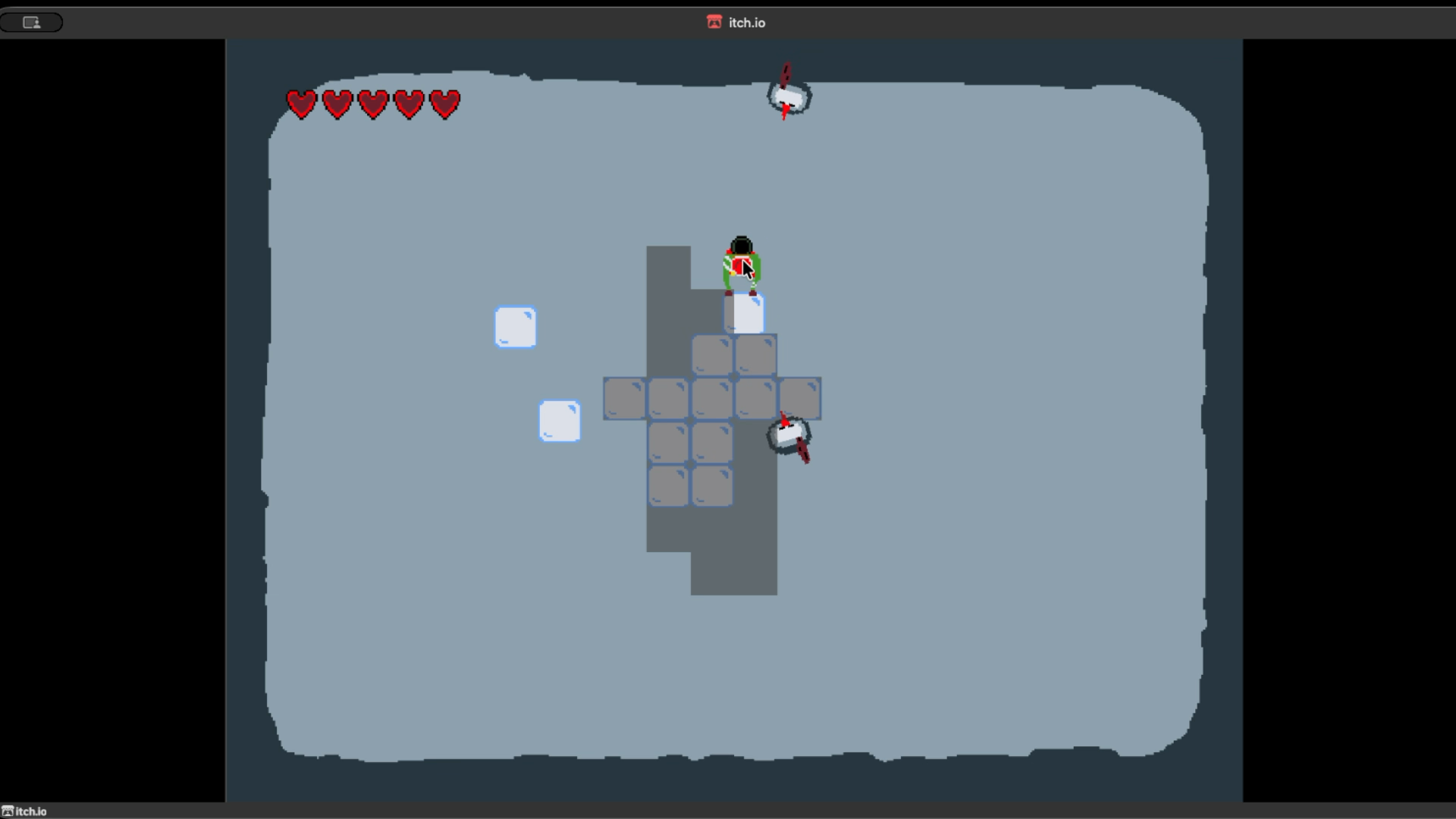Image resolution: width=1456 pixels, height=819 pixels.
Task: Click the screen-sharing icon in the top-left corner
Action: 31,22
